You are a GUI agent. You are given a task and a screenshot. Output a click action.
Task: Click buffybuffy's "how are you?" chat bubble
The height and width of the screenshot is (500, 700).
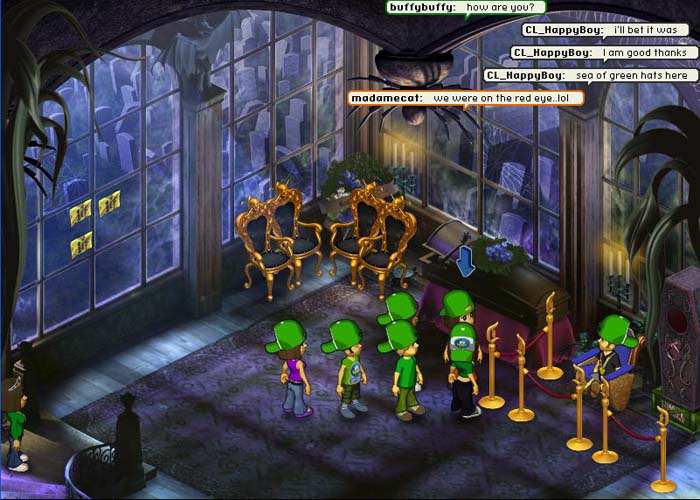[x=466, y=7]
